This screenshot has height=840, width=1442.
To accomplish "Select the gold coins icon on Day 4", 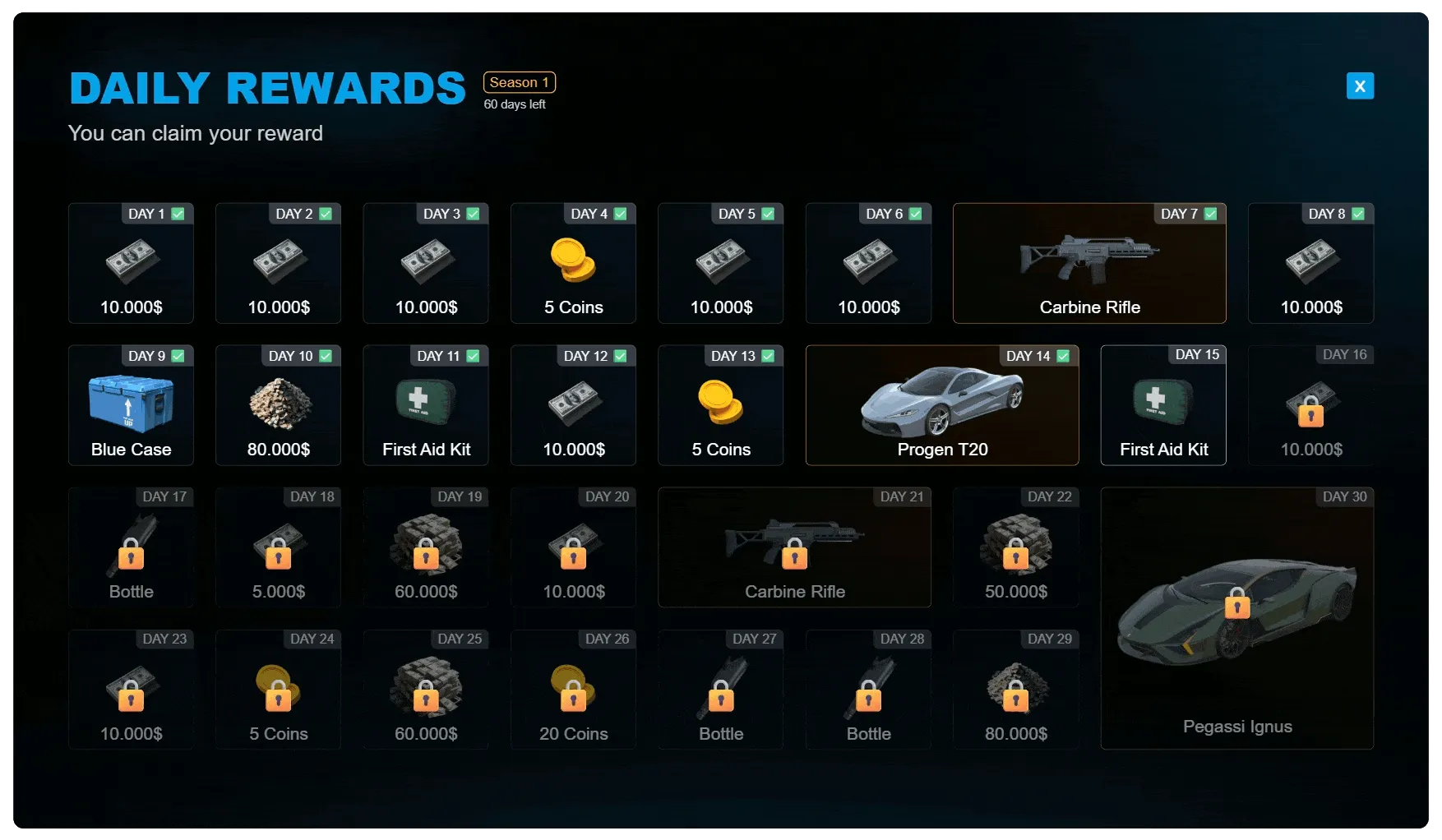I will pos(573,259).
